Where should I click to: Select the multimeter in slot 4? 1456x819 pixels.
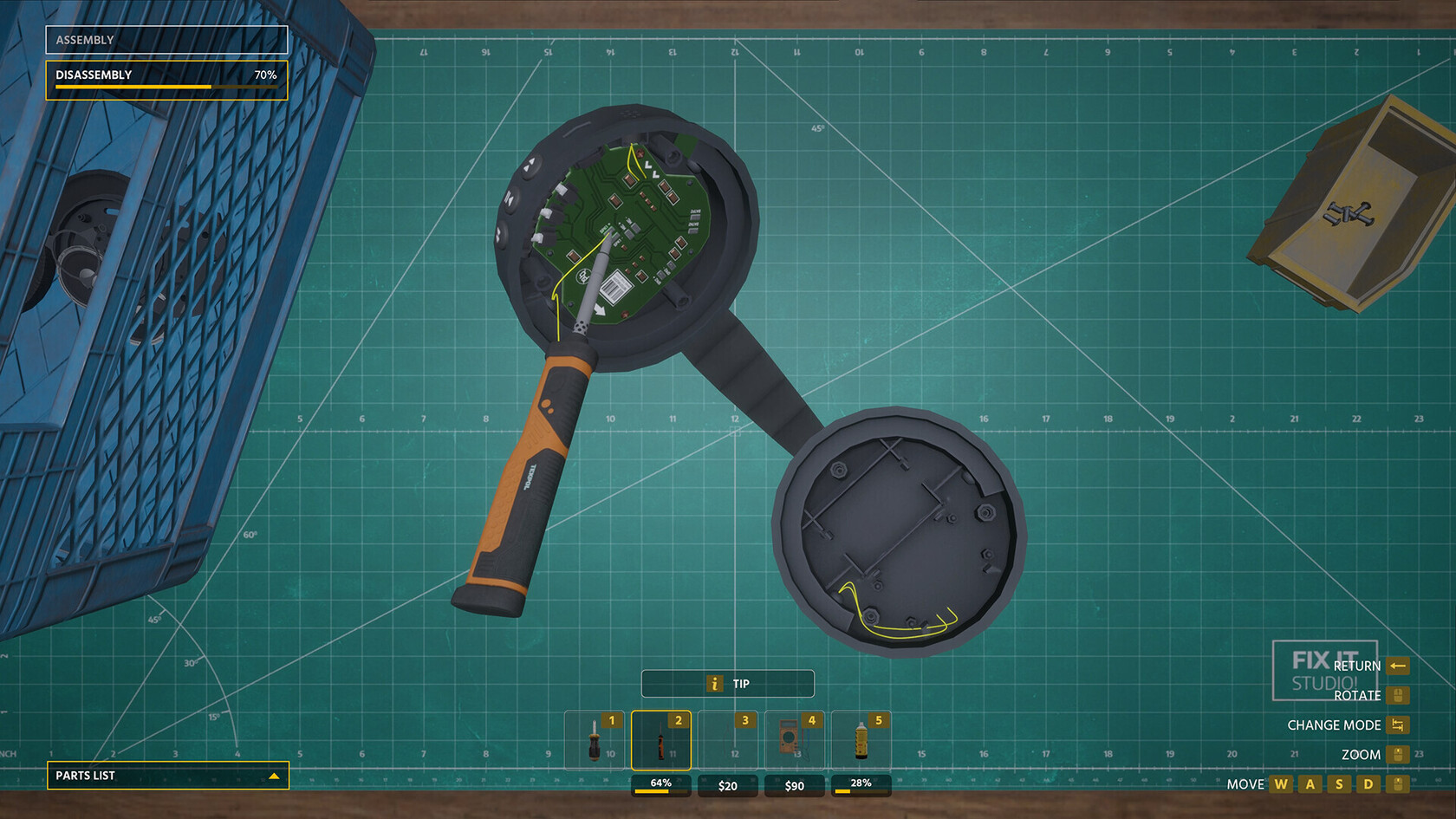pos(795,741)
